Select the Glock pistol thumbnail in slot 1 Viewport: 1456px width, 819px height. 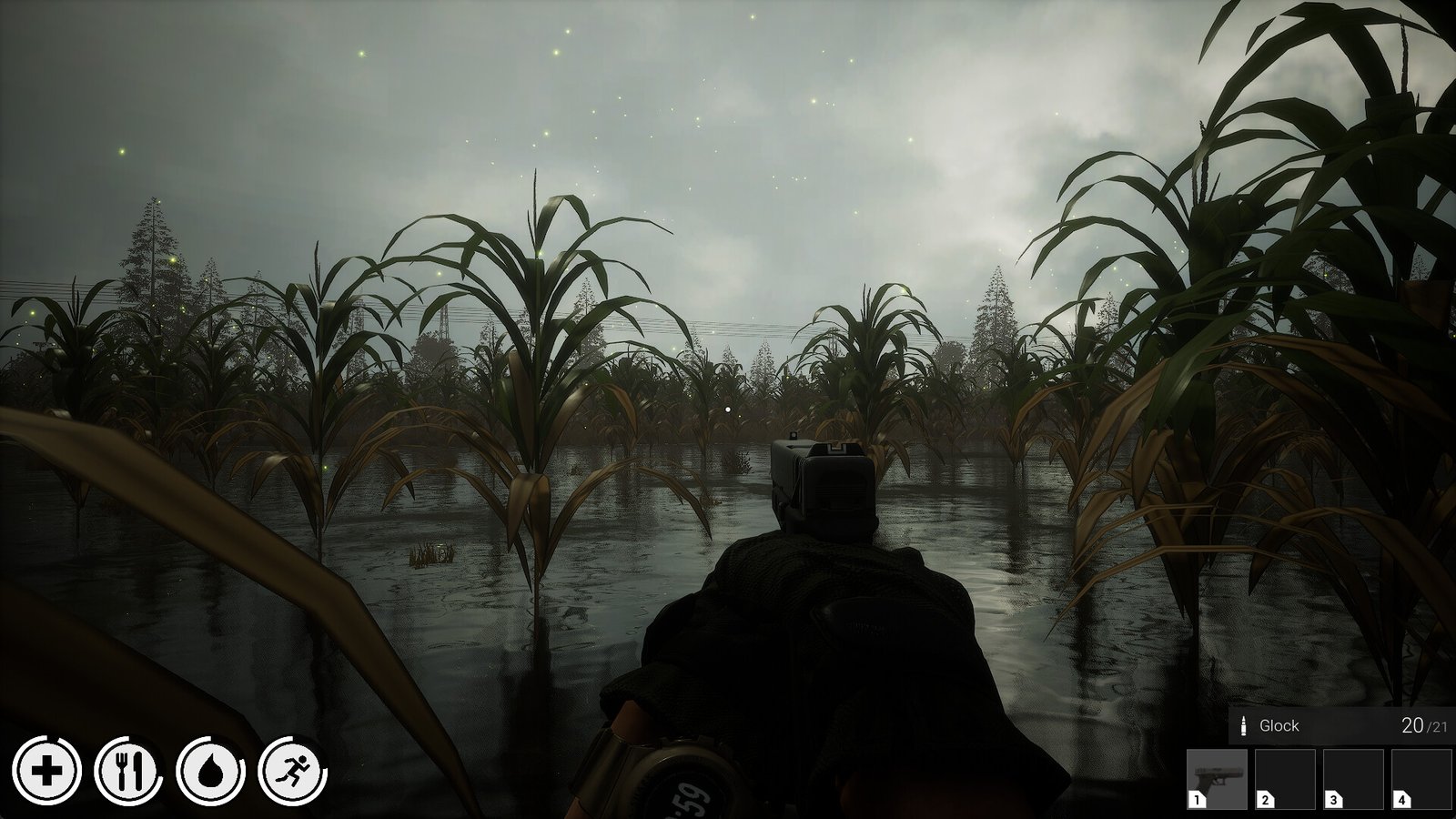pos(1219,778)
